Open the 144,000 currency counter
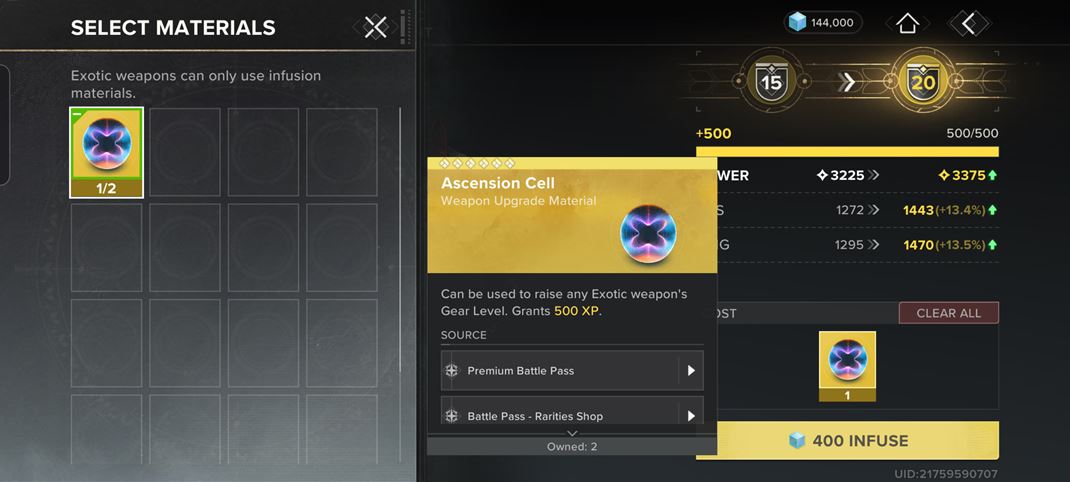Image resolution: width=1070 pixels, height=482 pixels. pyautogui.click(x=822, y=22)
